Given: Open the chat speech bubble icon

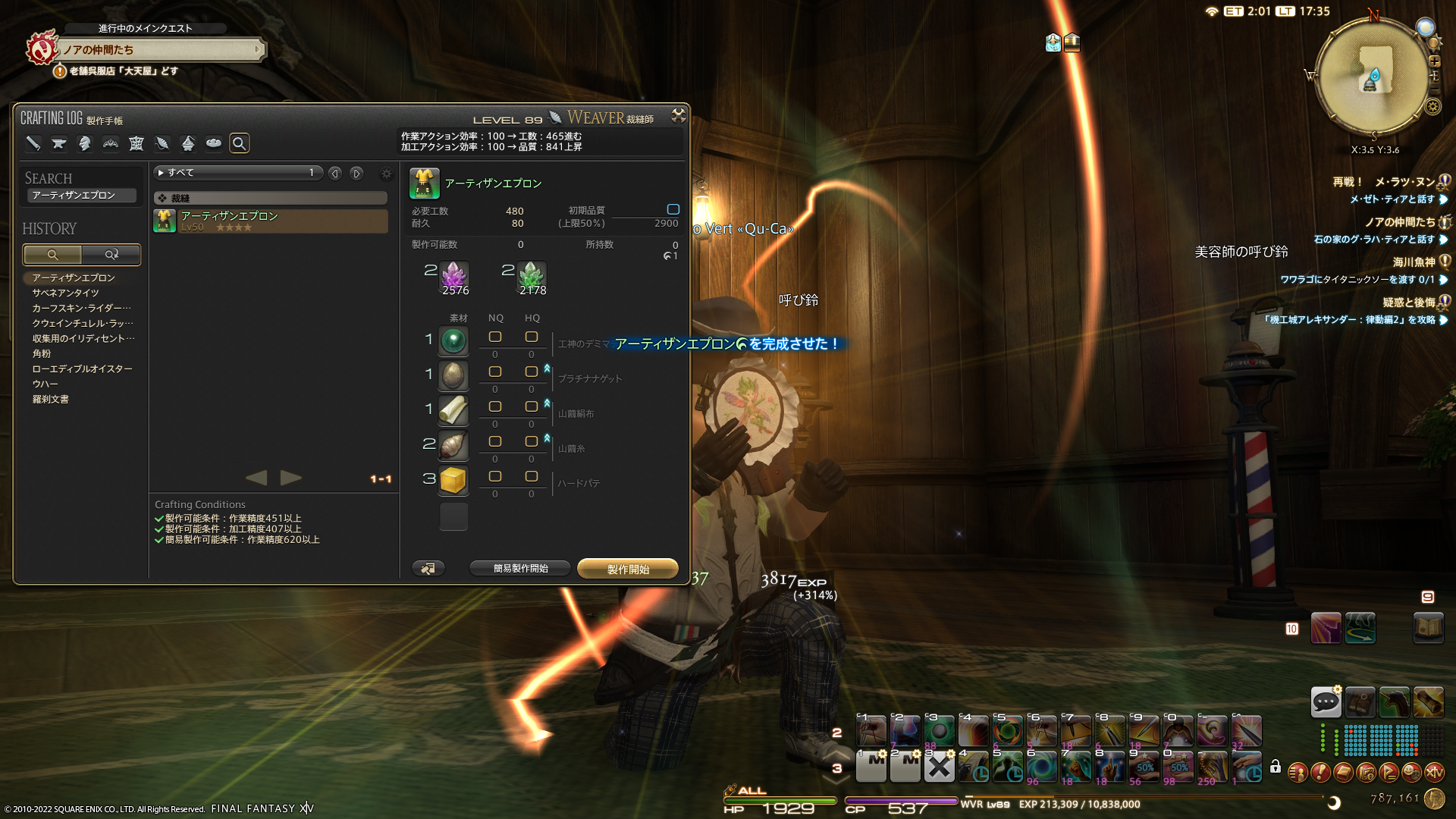Looking at the screenshot, I should pos(1326,701).
